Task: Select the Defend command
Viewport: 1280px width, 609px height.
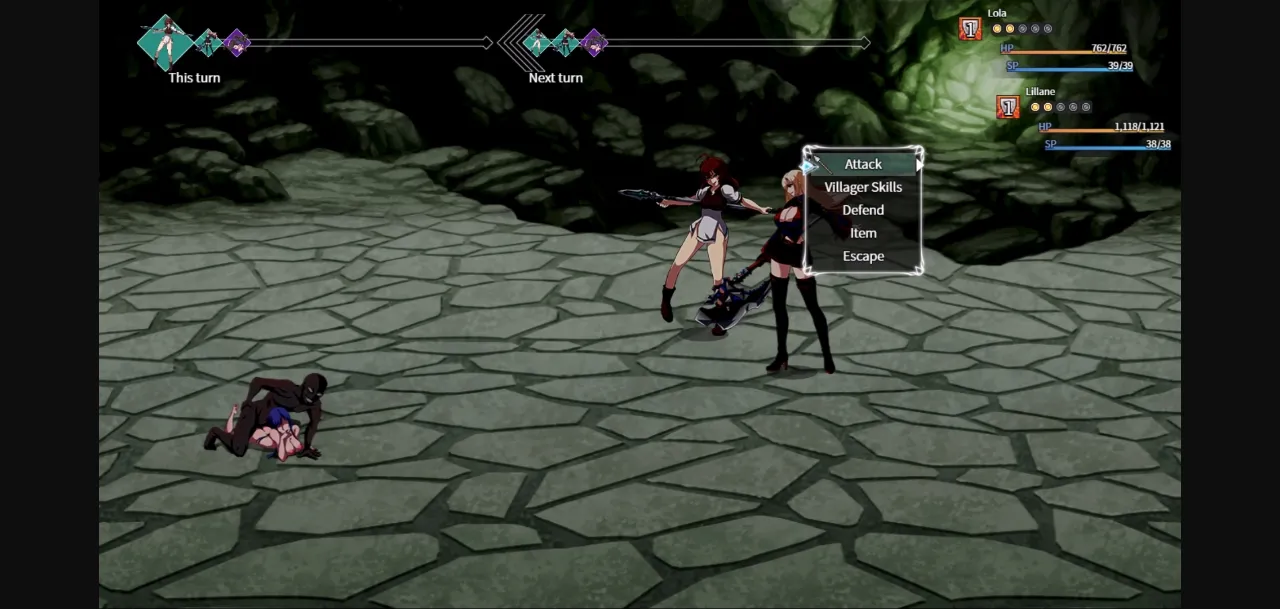Action: point(862,210)
